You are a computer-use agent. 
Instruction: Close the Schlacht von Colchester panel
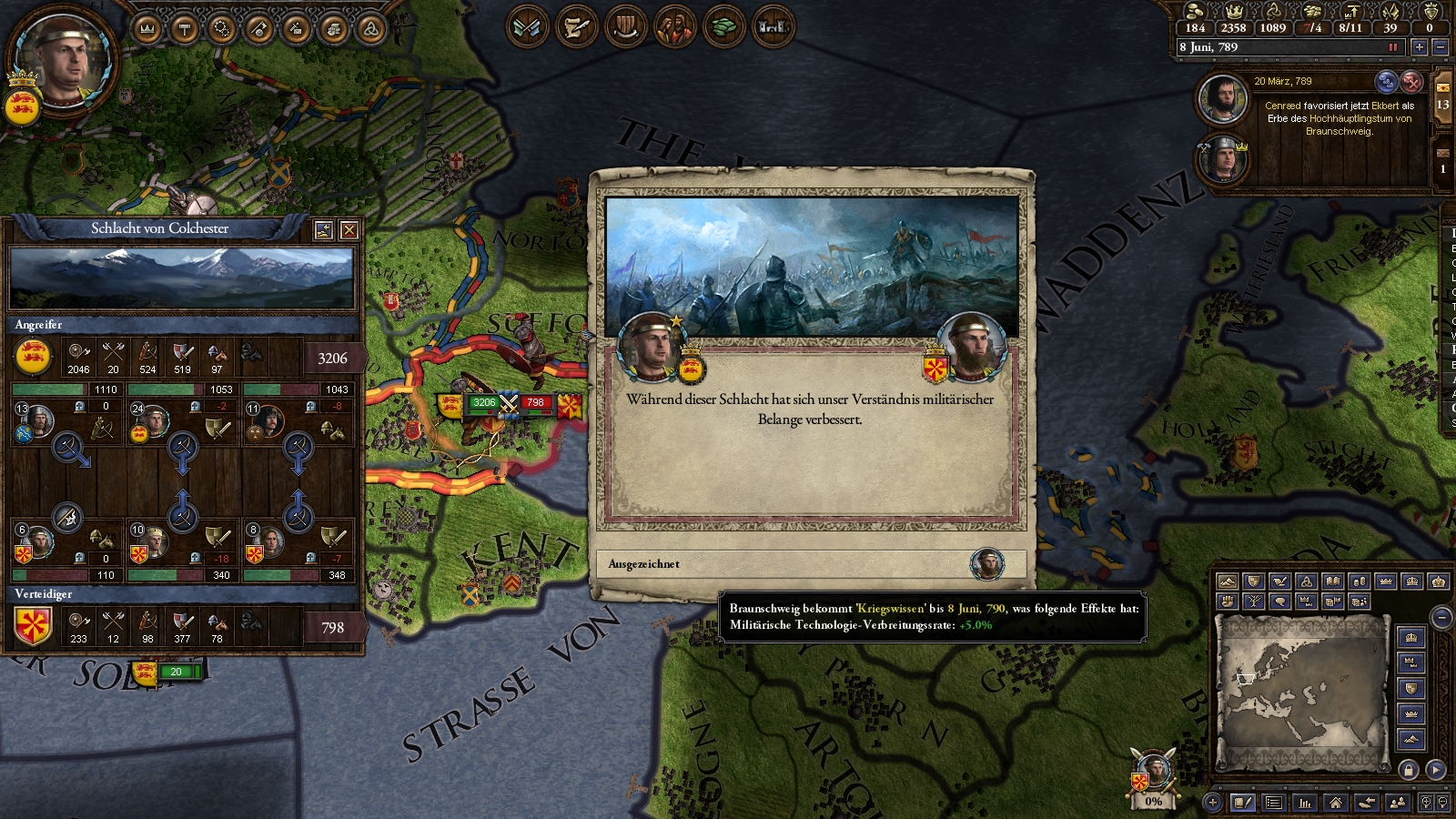pos(349,230)
